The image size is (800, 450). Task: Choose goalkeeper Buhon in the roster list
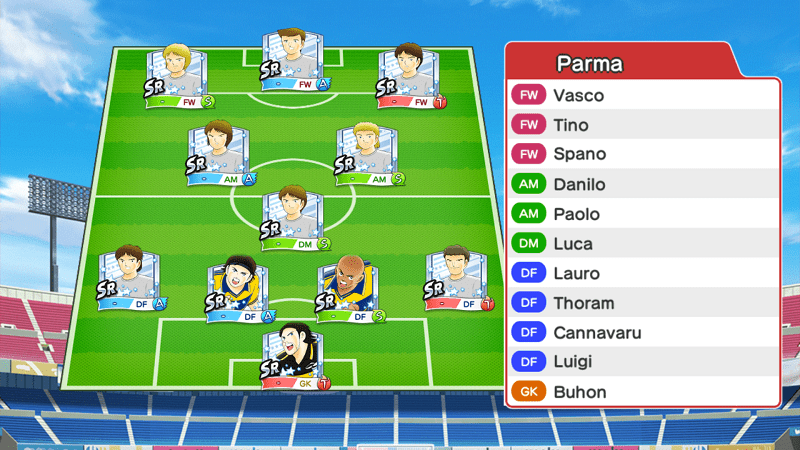pyautogui.click(x=642, y=392)
